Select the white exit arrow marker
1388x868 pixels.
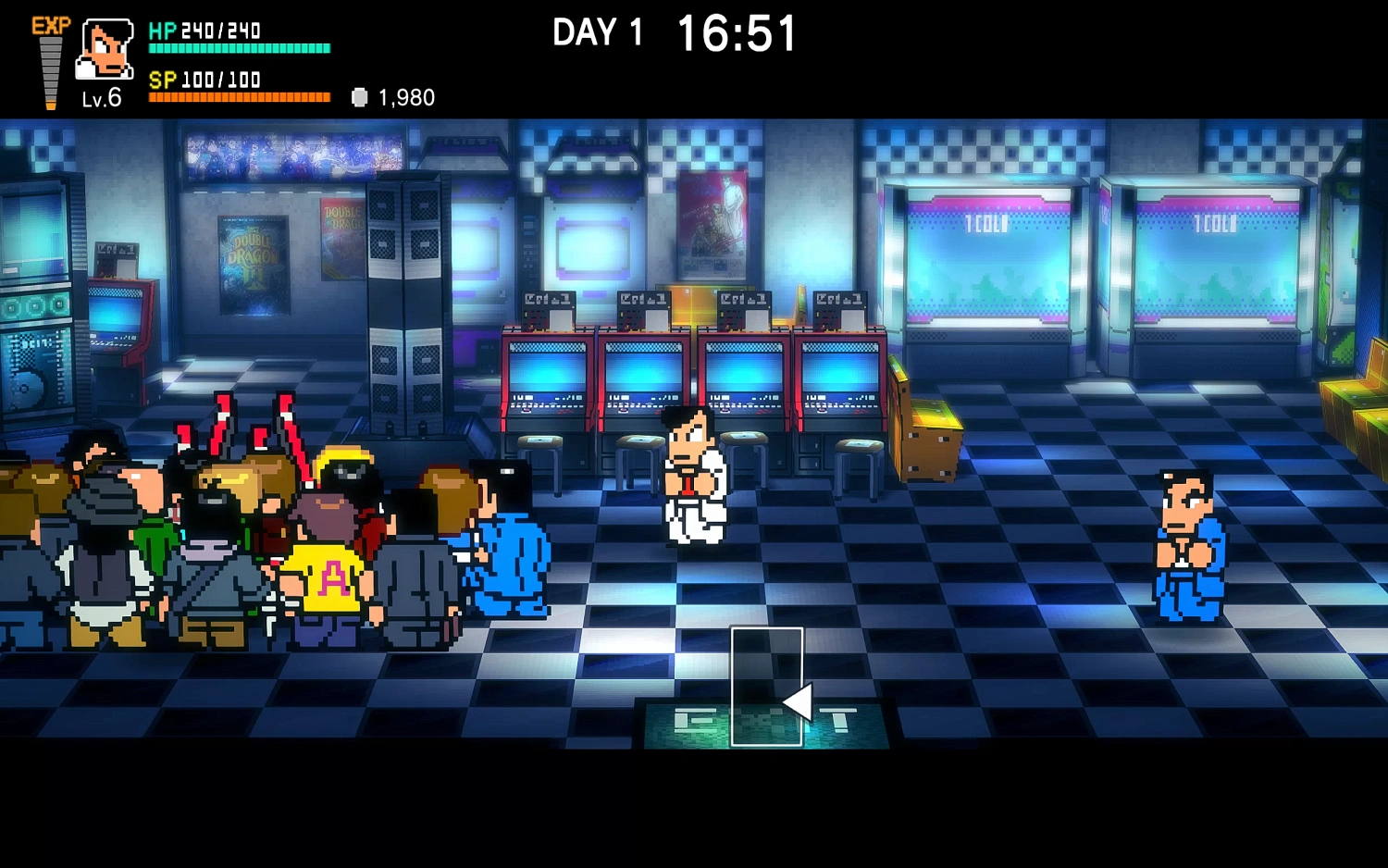coord(797,702)
